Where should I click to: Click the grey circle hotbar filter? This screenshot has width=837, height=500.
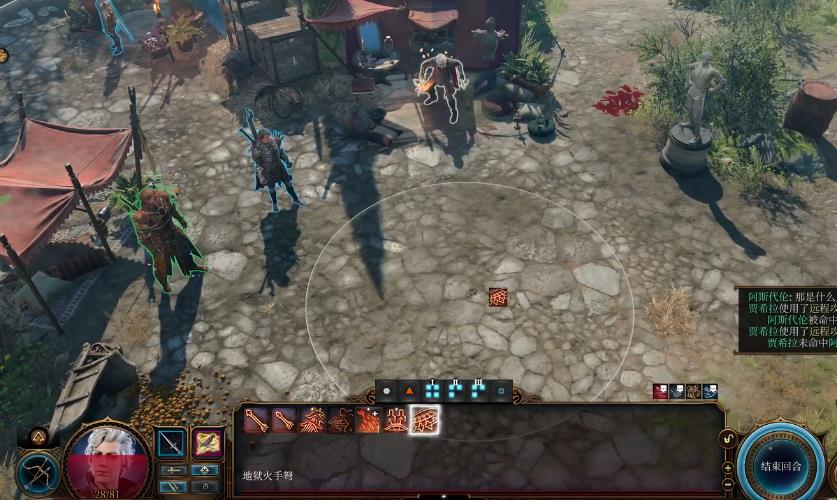[x=386, y=390]
